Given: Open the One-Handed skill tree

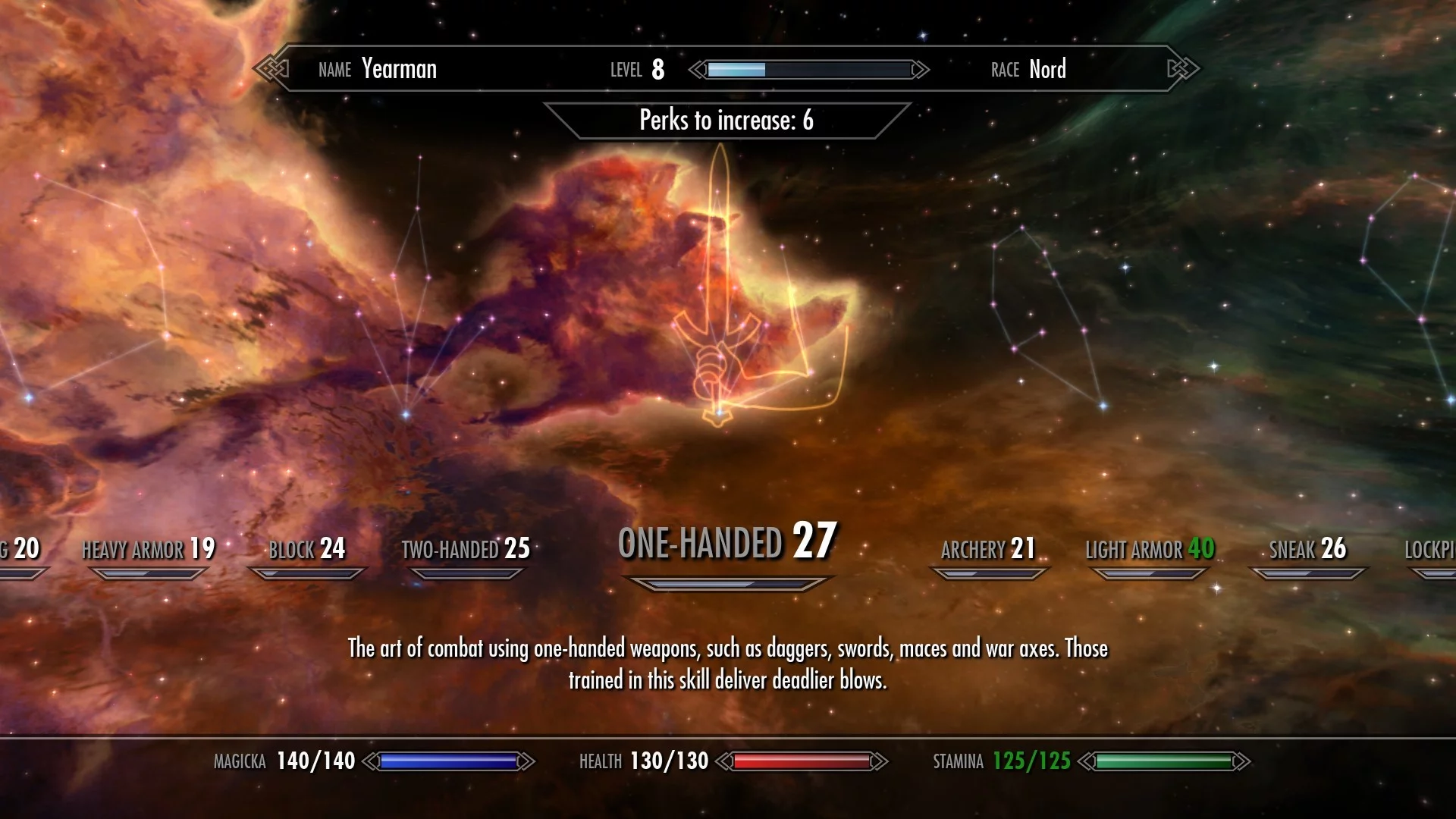Looking at the screenshot, I should [x=727, y=543].
